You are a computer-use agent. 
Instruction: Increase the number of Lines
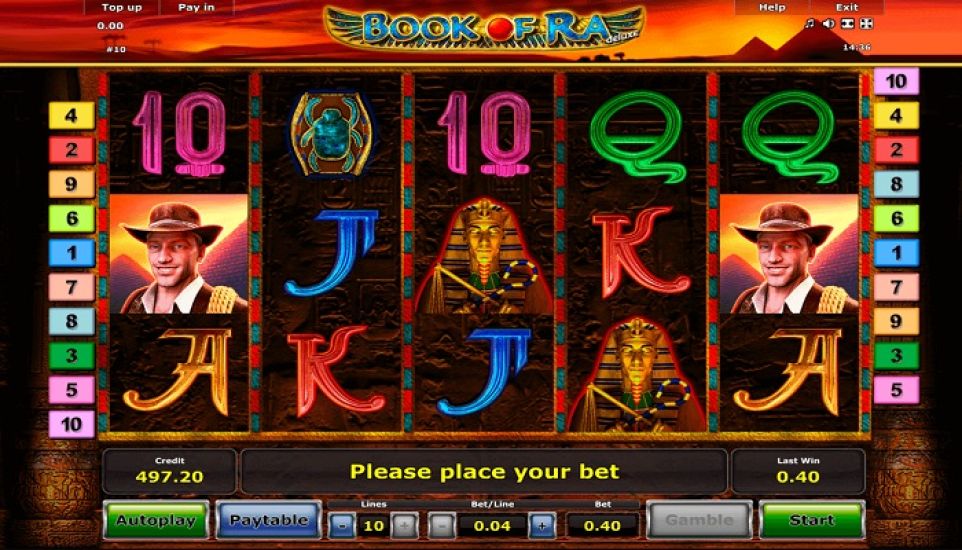[404, 525]
